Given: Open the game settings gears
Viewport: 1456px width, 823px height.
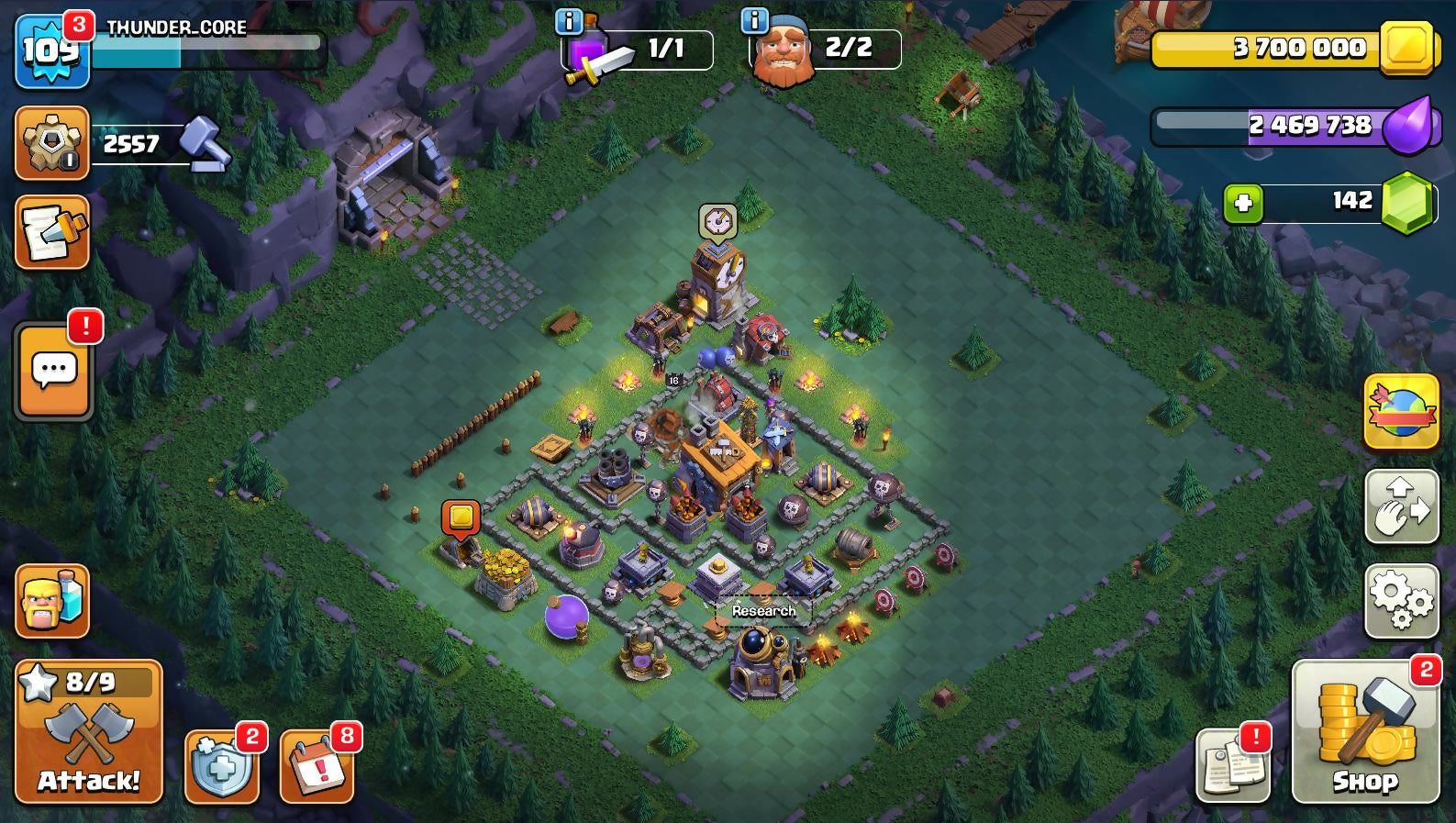Looking at the screenshot, I should point(1401,600).
